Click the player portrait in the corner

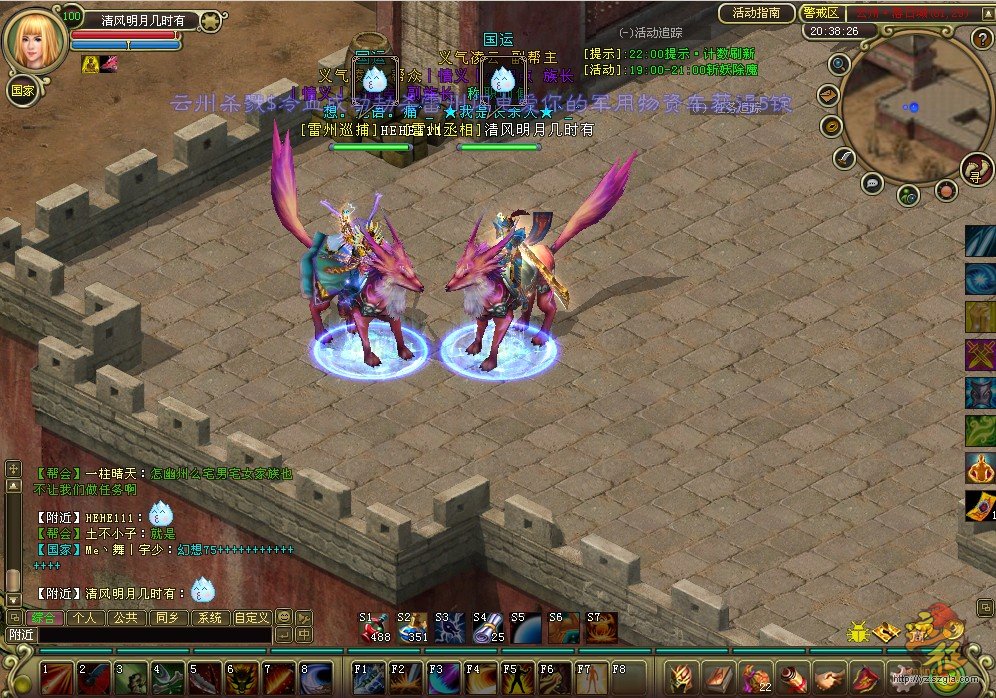coord(35,38)
